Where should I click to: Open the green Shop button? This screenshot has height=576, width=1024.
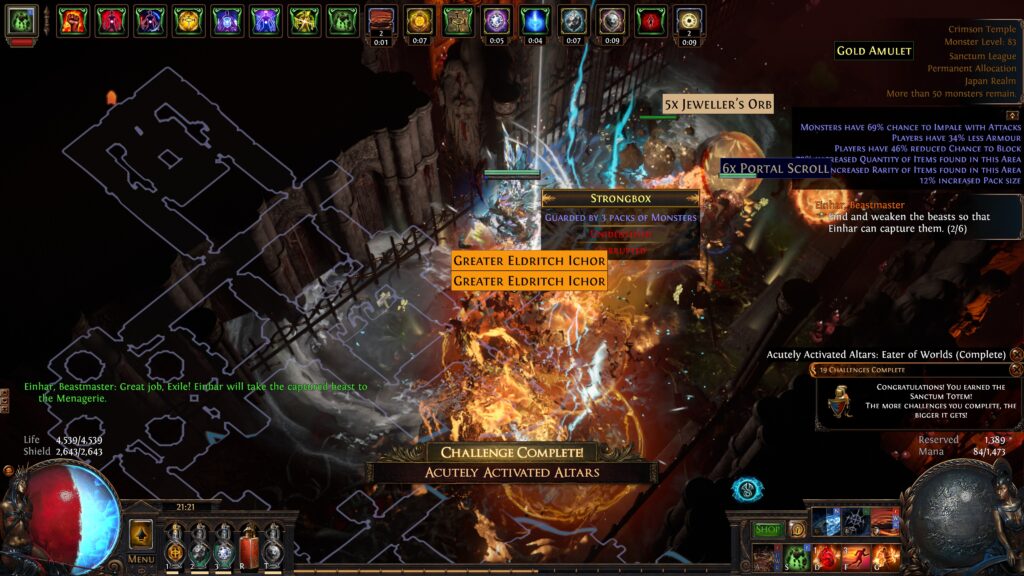768,530
